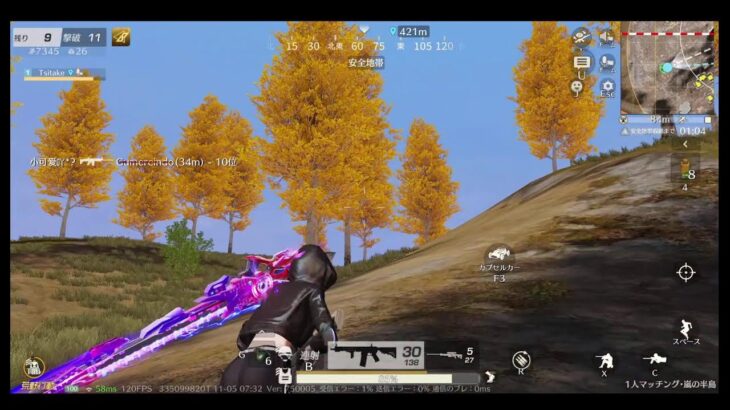The image size is (730, 410).
Task: Open the minimap
Action: tap(668, 67)
